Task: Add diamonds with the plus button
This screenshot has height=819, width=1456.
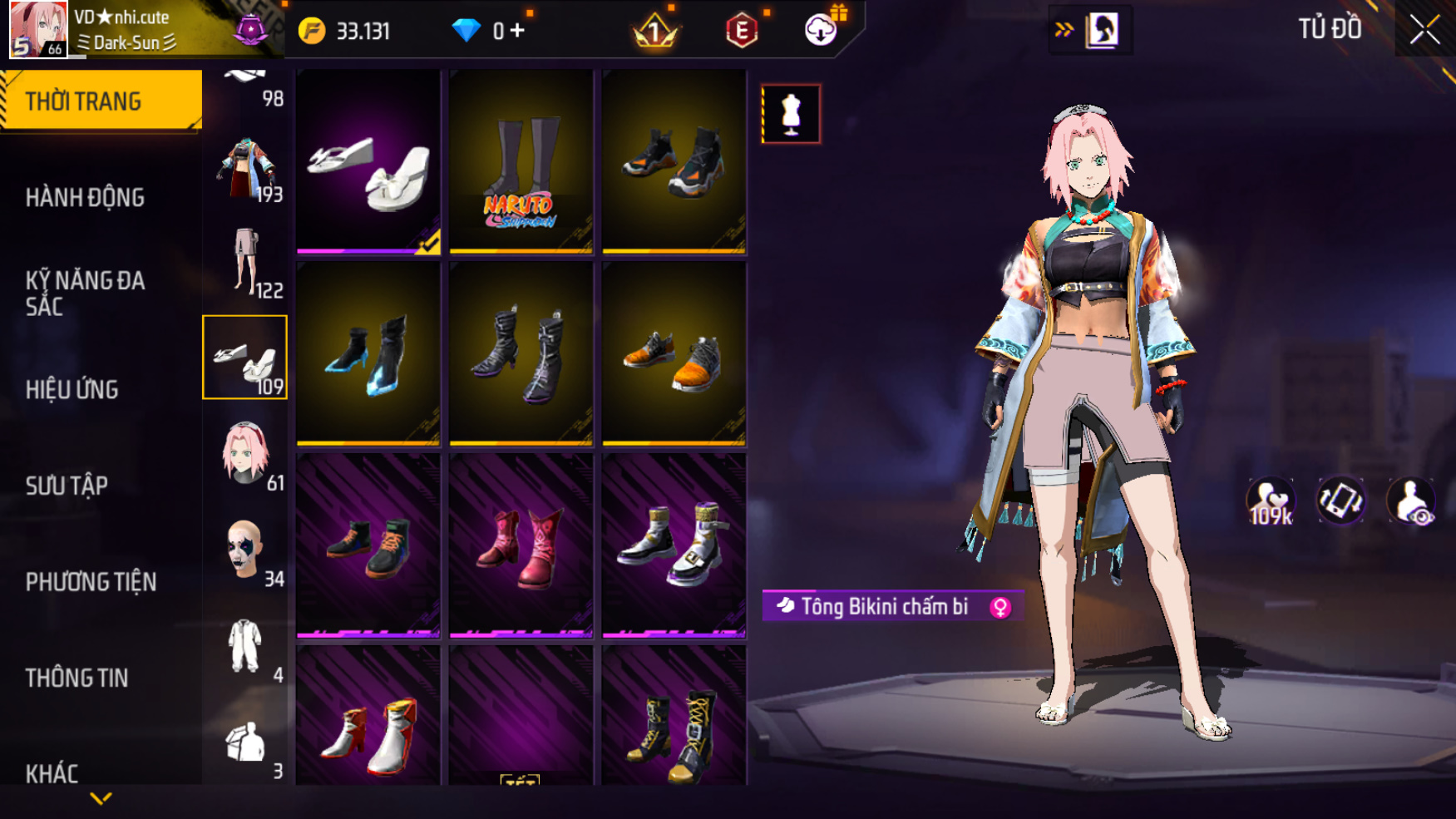Action: [x=517, y=31]
